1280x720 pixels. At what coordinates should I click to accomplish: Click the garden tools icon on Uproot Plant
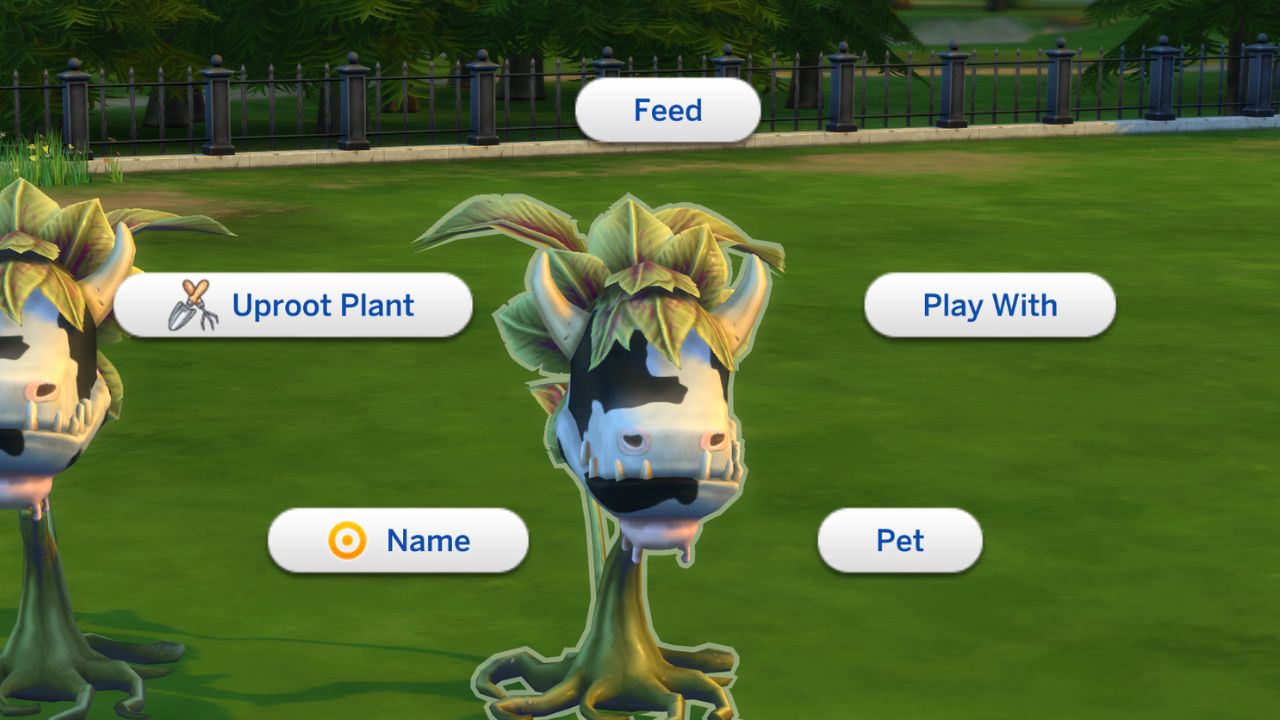193,305
